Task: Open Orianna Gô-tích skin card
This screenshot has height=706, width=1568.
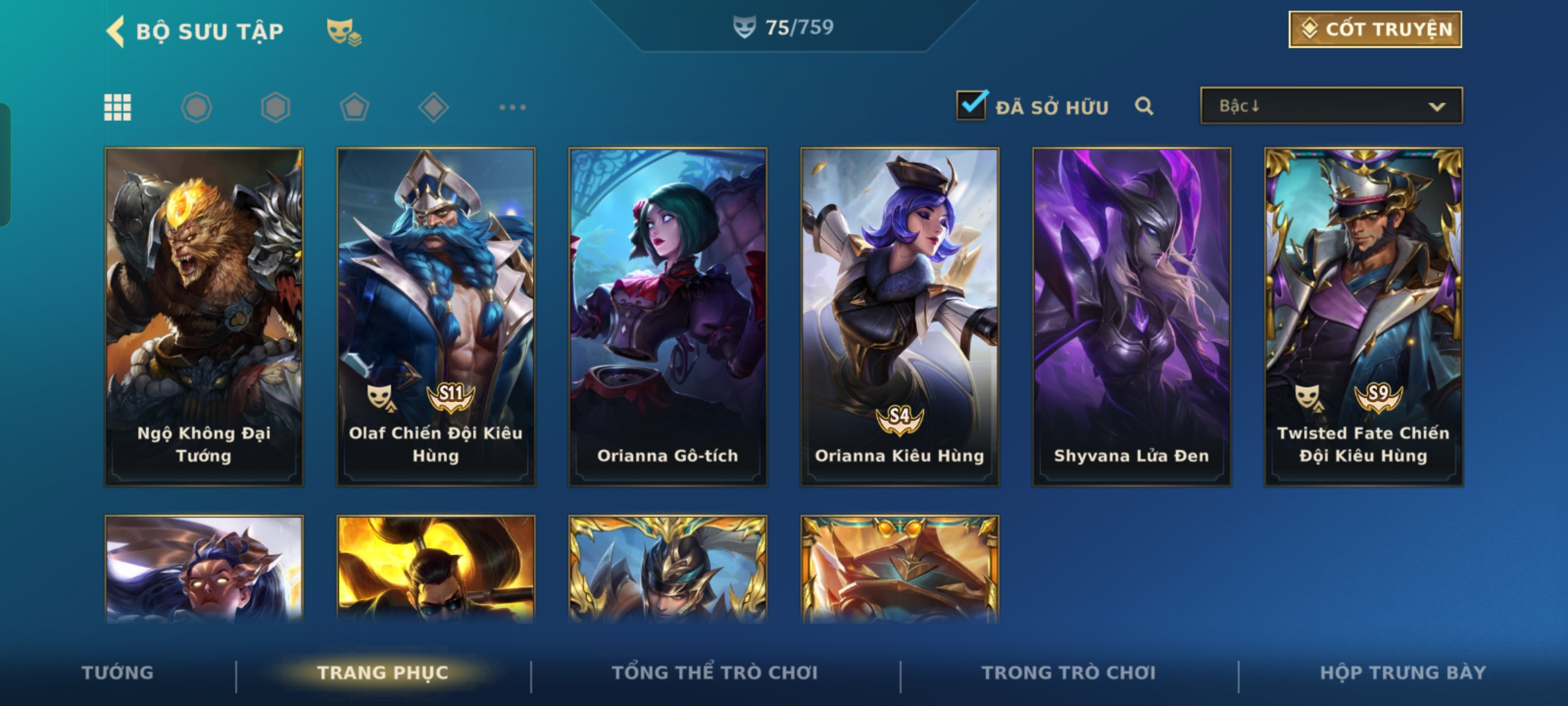Action: [x=668, y=317]
